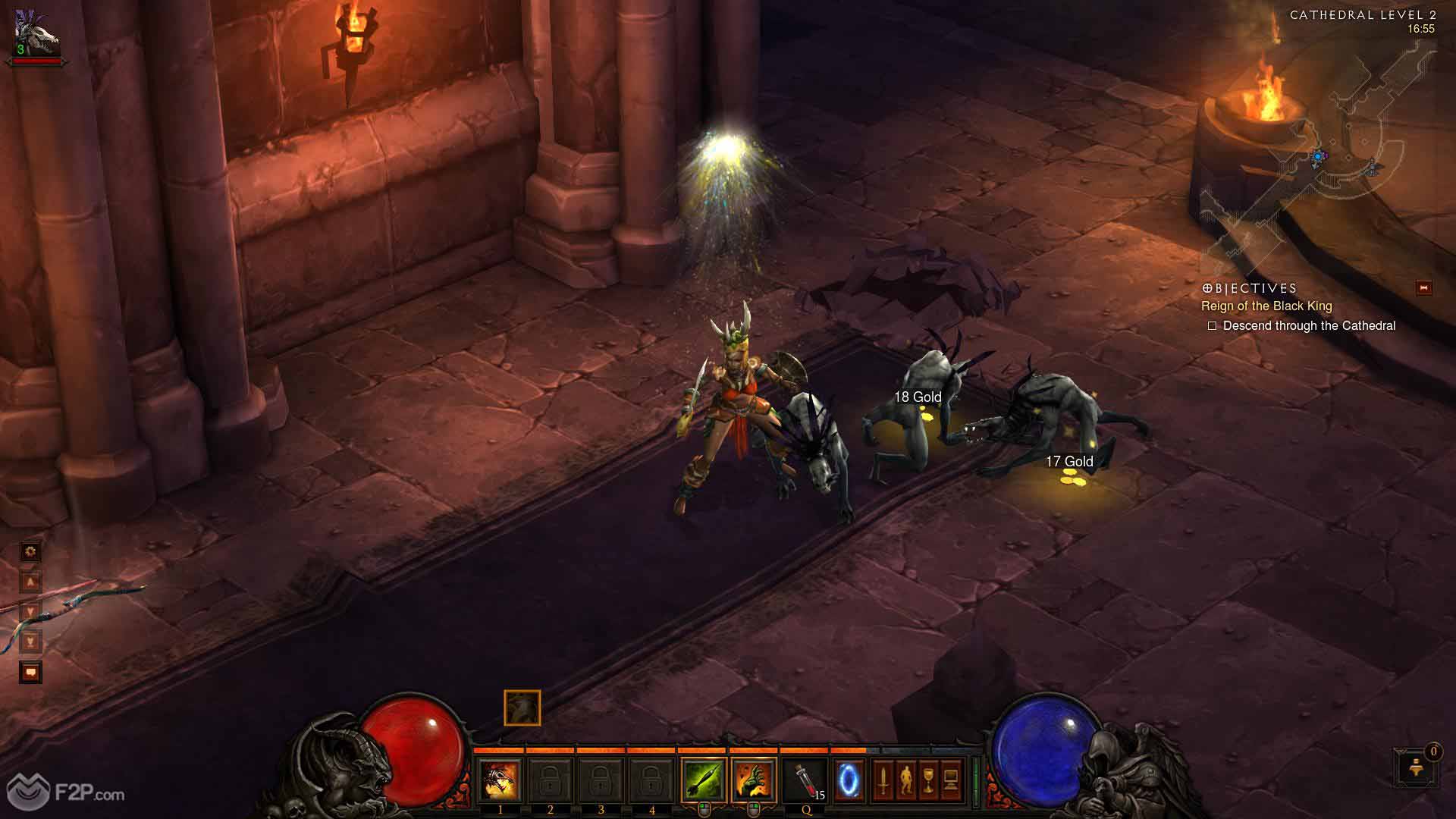
Task: Open the sword-icon skills menu
Action: click(x=883, y=780)
